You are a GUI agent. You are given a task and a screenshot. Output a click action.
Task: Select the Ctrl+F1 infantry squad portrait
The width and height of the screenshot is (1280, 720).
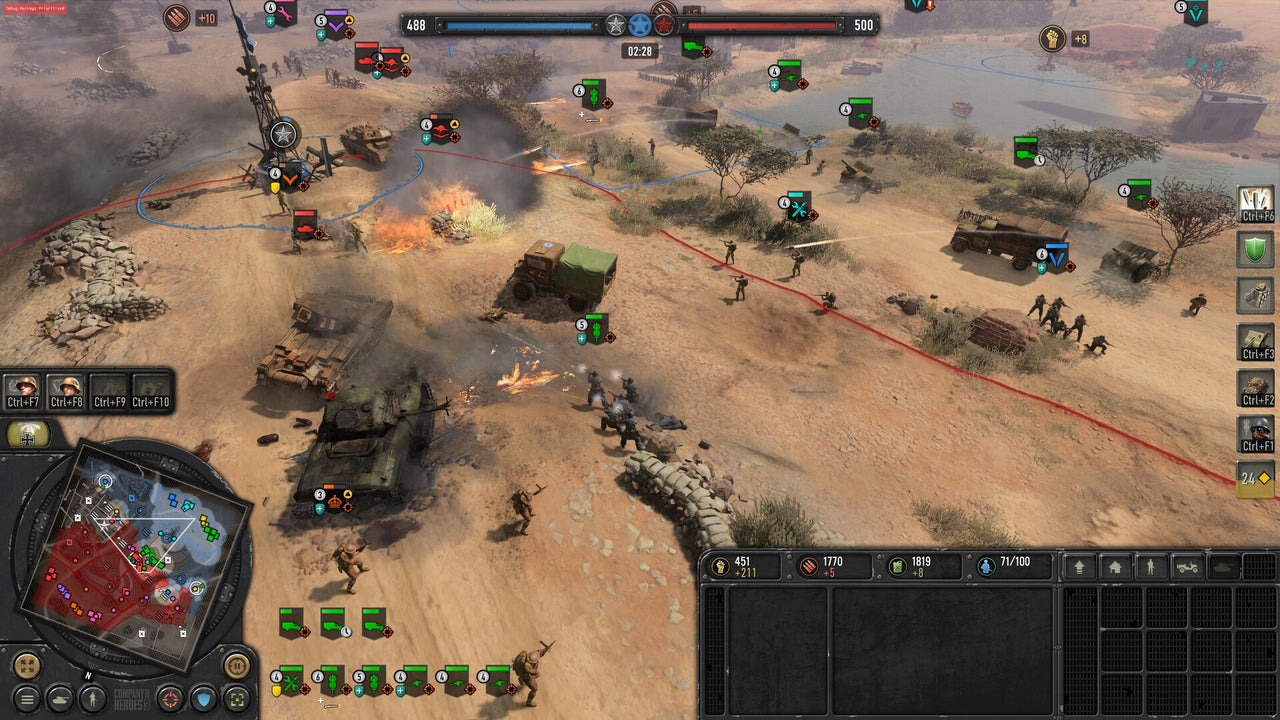[1254, 431]
